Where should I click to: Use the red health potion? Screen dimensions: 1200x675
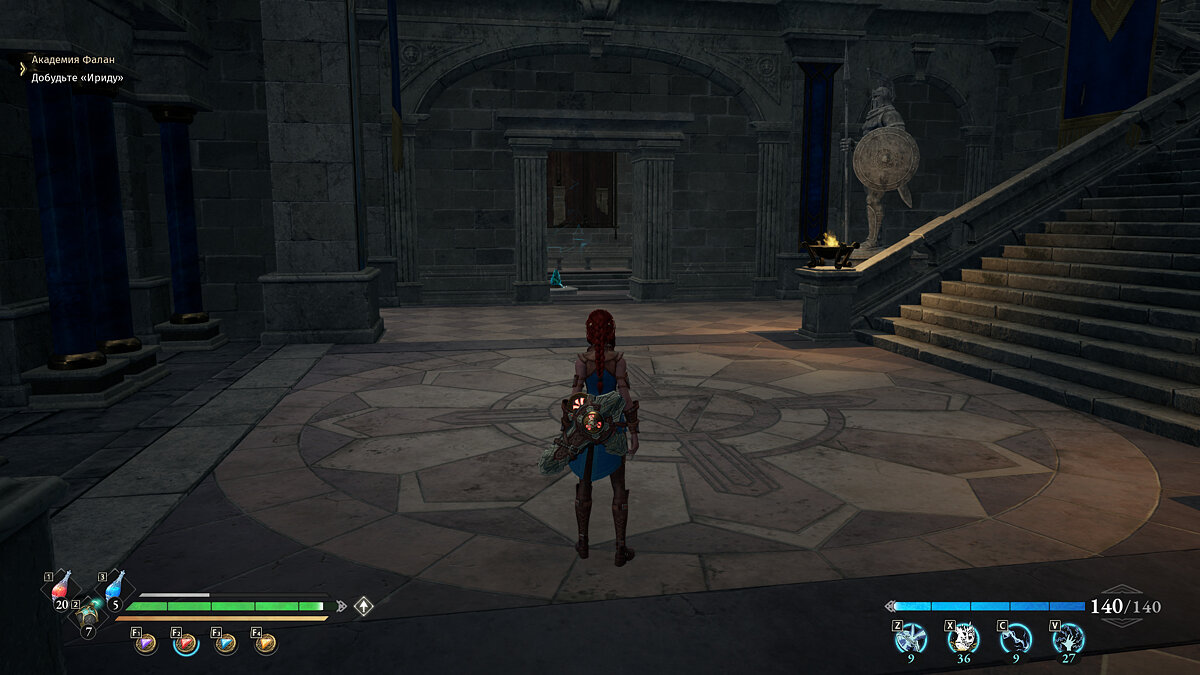(x=62, y=588)
